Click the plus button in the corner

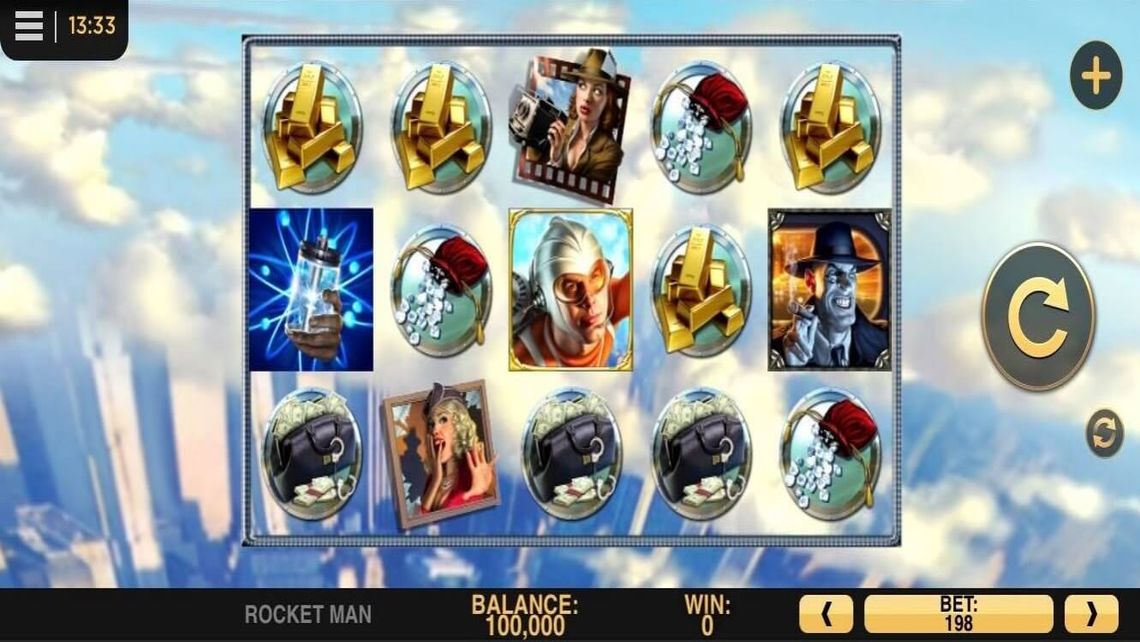(x=1095, y=76)
